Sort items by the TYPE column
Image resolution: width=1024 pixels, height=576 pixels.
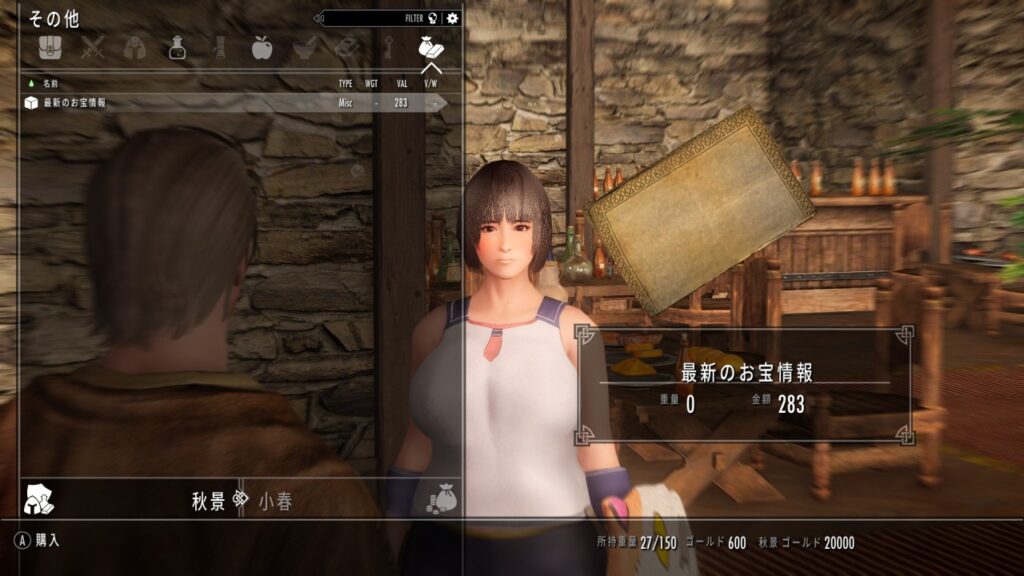[x=346, y=83]
